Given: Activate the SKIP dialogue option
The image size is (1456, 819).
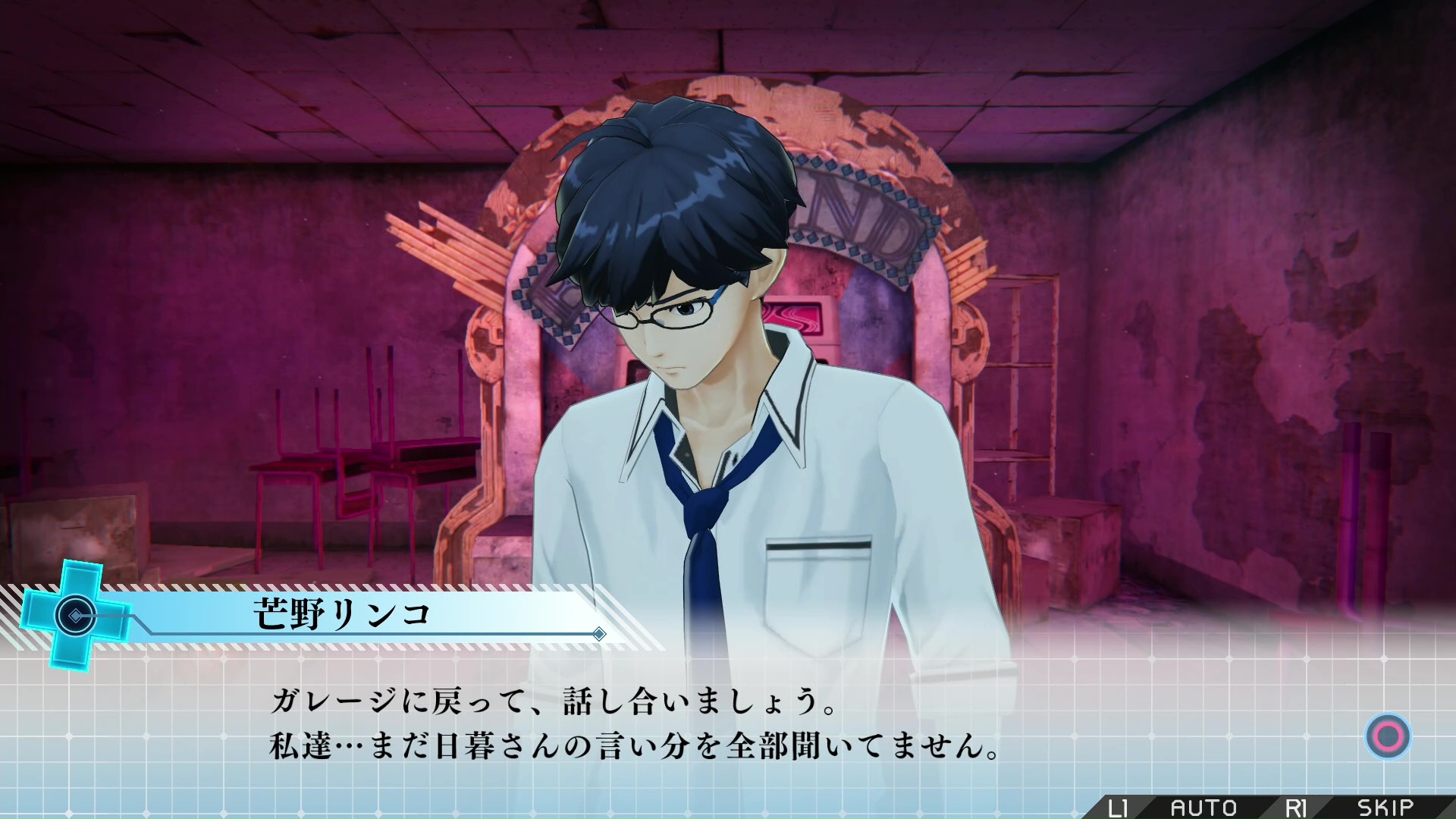Looking at the screenshot, I should [1385, 808].
